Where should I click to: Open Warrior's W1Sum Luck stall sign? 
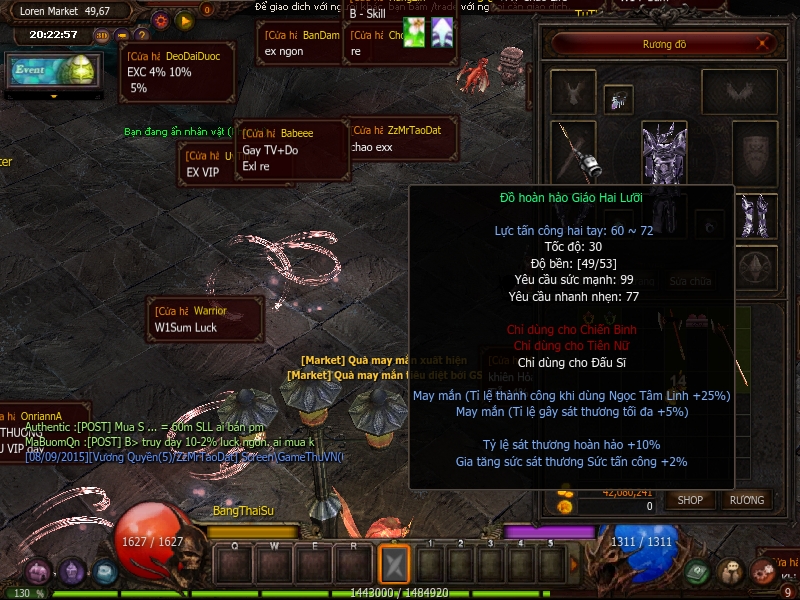click(x=205, y=319)
